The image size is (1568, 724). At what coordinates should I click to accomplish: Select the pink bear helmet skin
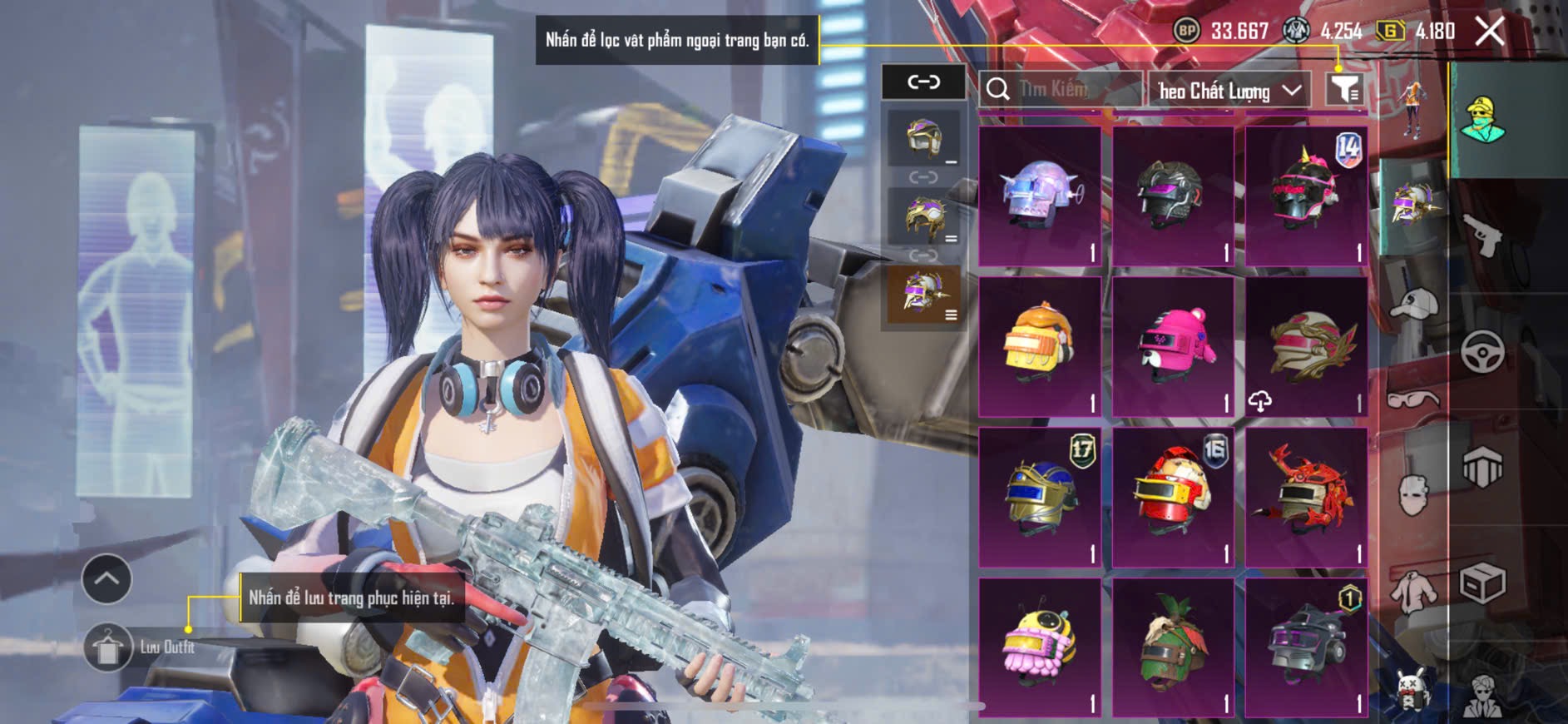pos(1173,347)
